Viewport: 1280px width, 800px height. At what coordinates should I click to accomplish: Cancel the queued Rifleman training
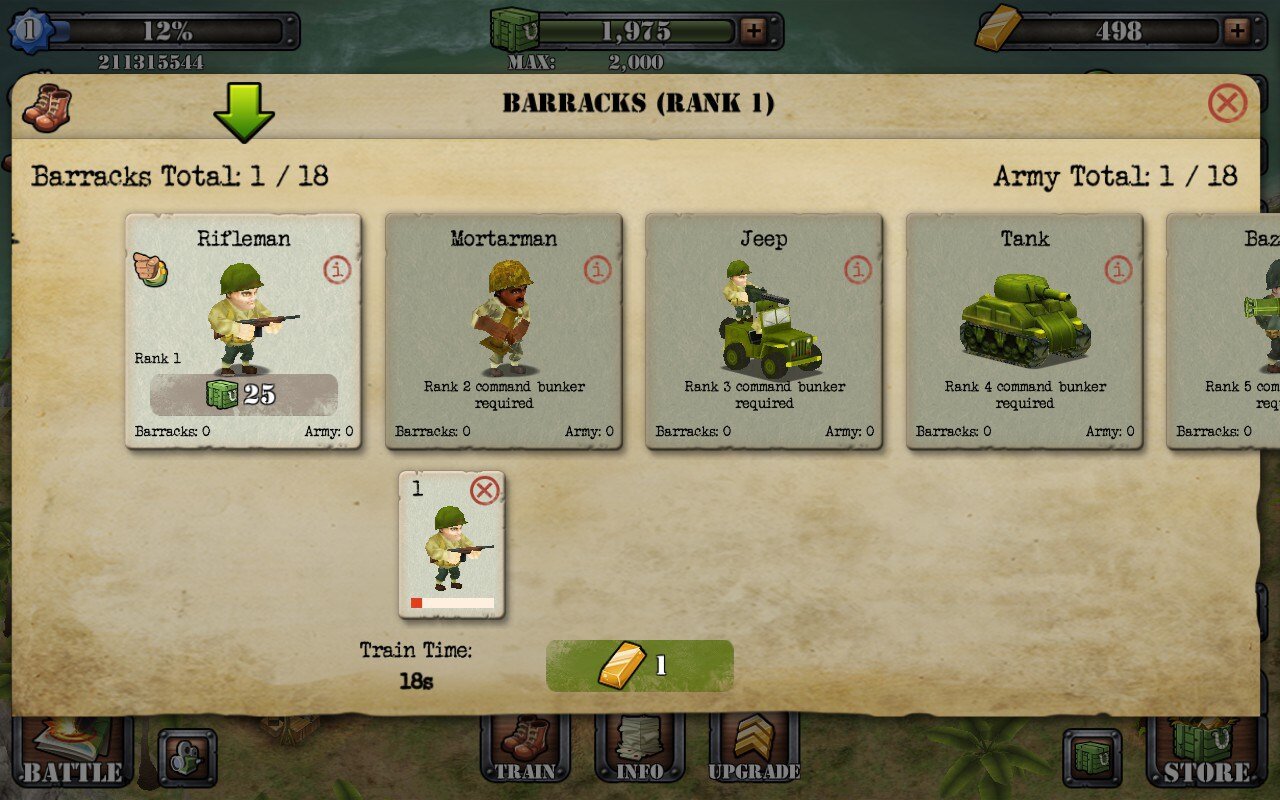coord(484,491)
